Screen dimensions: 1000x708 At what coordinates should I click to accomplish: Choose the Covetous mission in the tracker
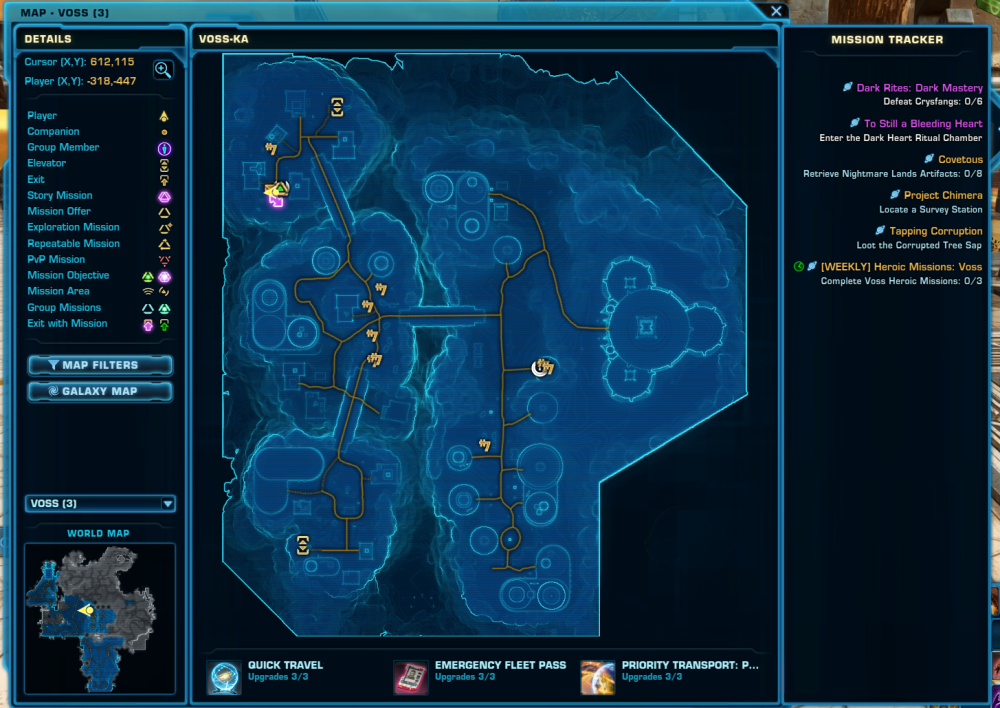click(x=960, y=160)
